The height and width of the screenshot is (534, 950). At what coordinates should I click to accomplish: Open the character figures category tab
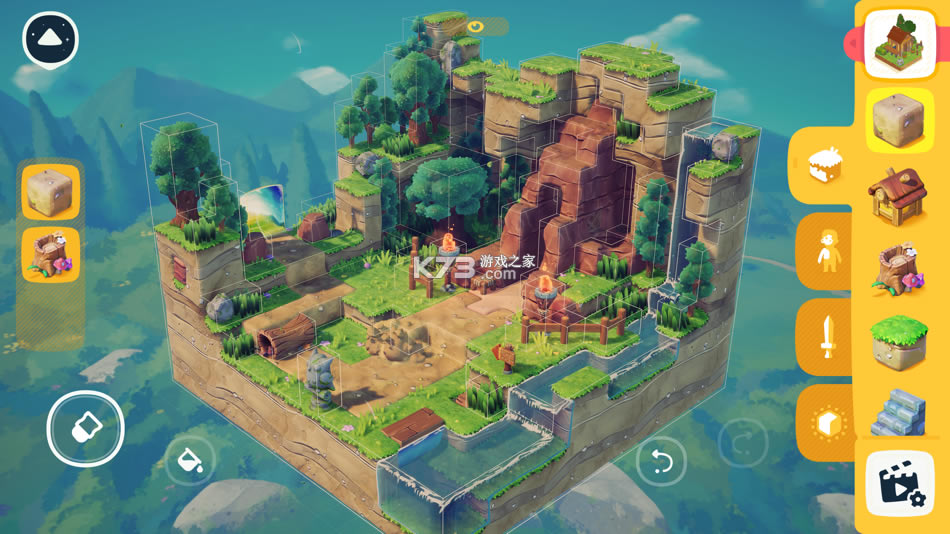point(828,252)
